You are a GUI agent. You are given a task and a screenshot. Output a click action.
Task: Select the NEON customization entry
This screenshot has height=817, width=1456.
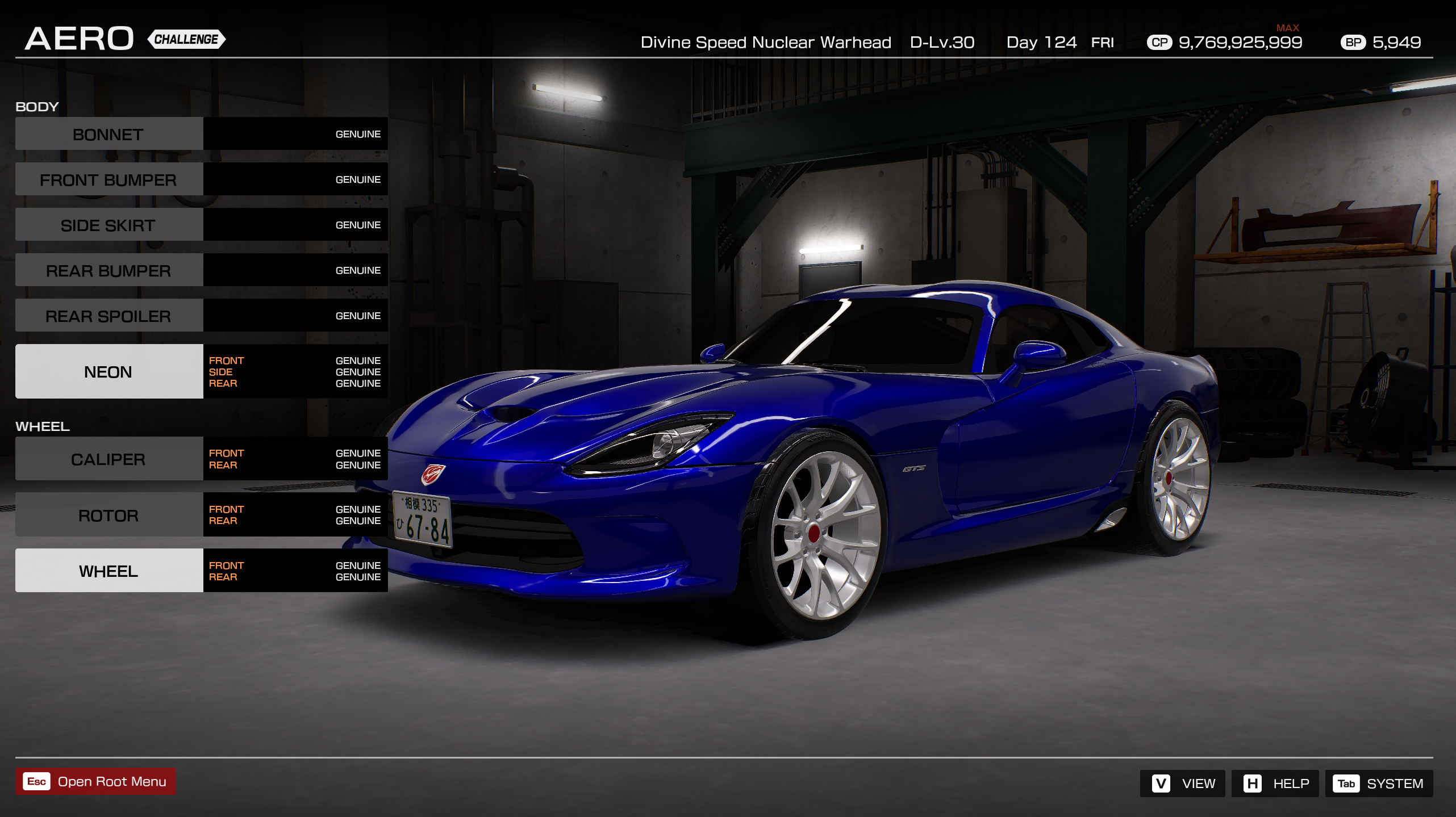109,371
